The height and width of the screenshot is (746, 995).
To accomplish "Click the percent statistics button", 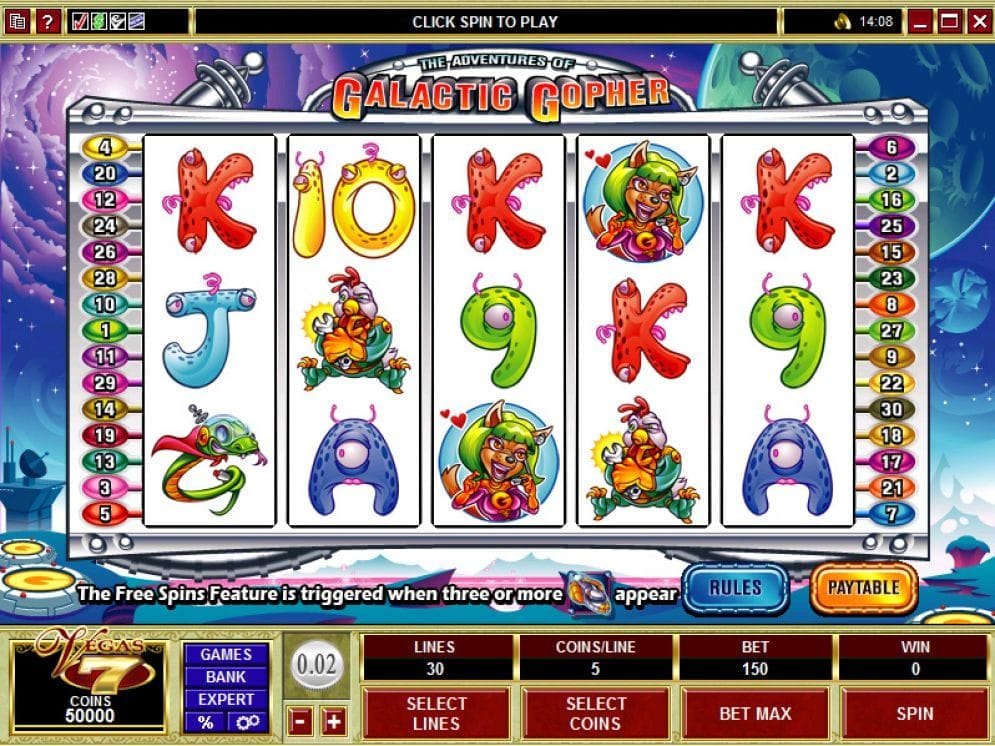I will click(x=206, y=722).
